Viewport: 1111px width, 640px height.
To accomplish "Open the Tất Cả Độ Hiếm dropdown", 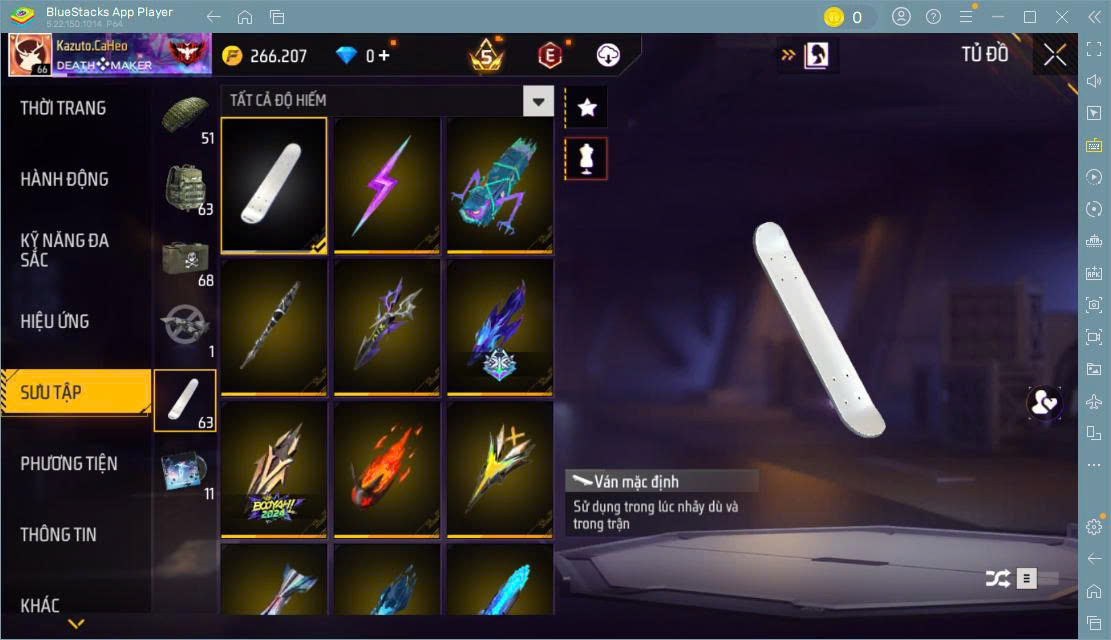I will point(538,100).
